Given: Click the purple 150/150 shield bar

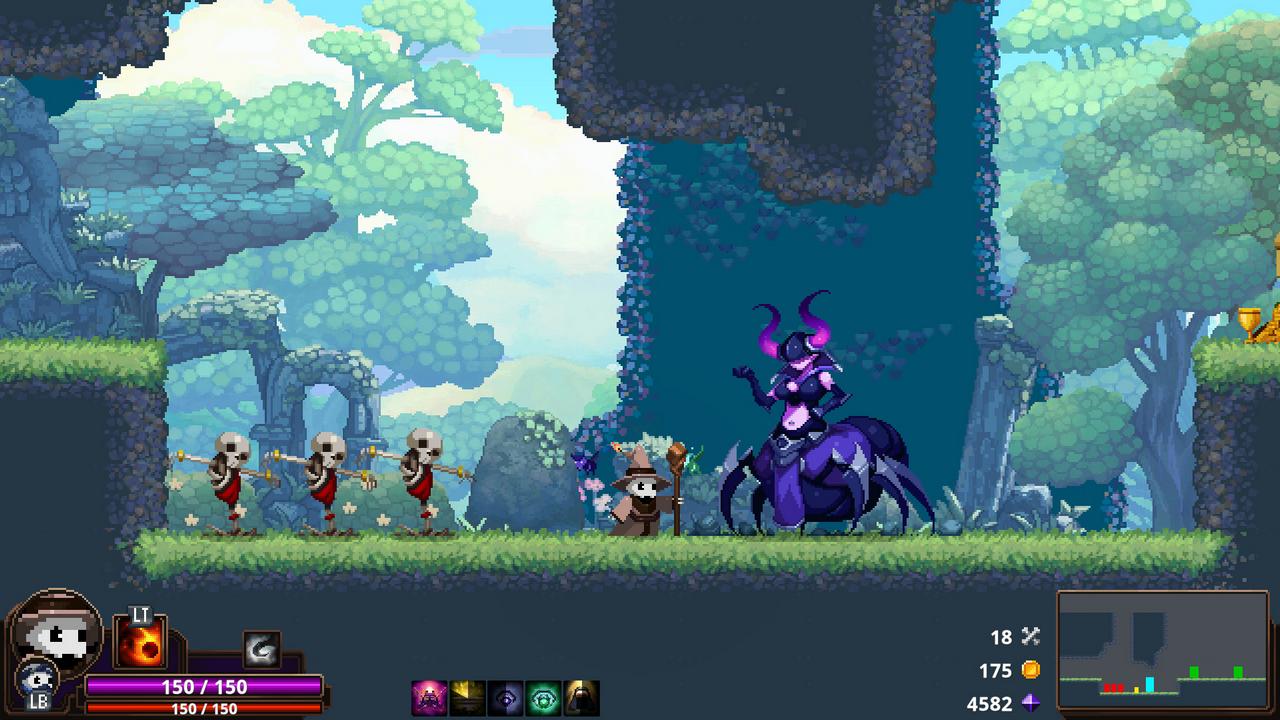Looking at the screenshot, I should (x=205, y=687).
